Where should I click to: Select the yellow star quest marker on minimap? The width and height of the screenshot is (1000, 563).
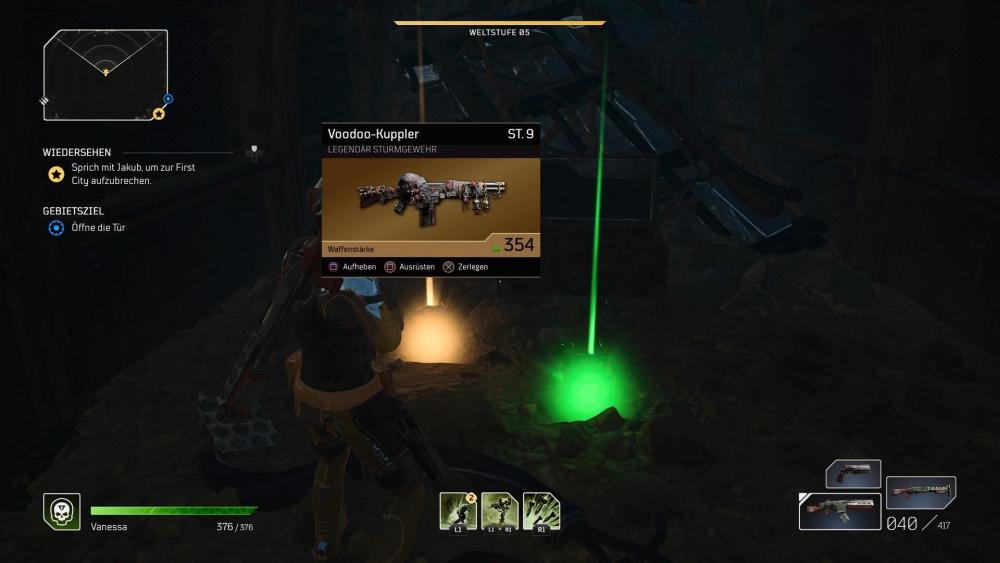pyautogui.click(x=158, y=114)
